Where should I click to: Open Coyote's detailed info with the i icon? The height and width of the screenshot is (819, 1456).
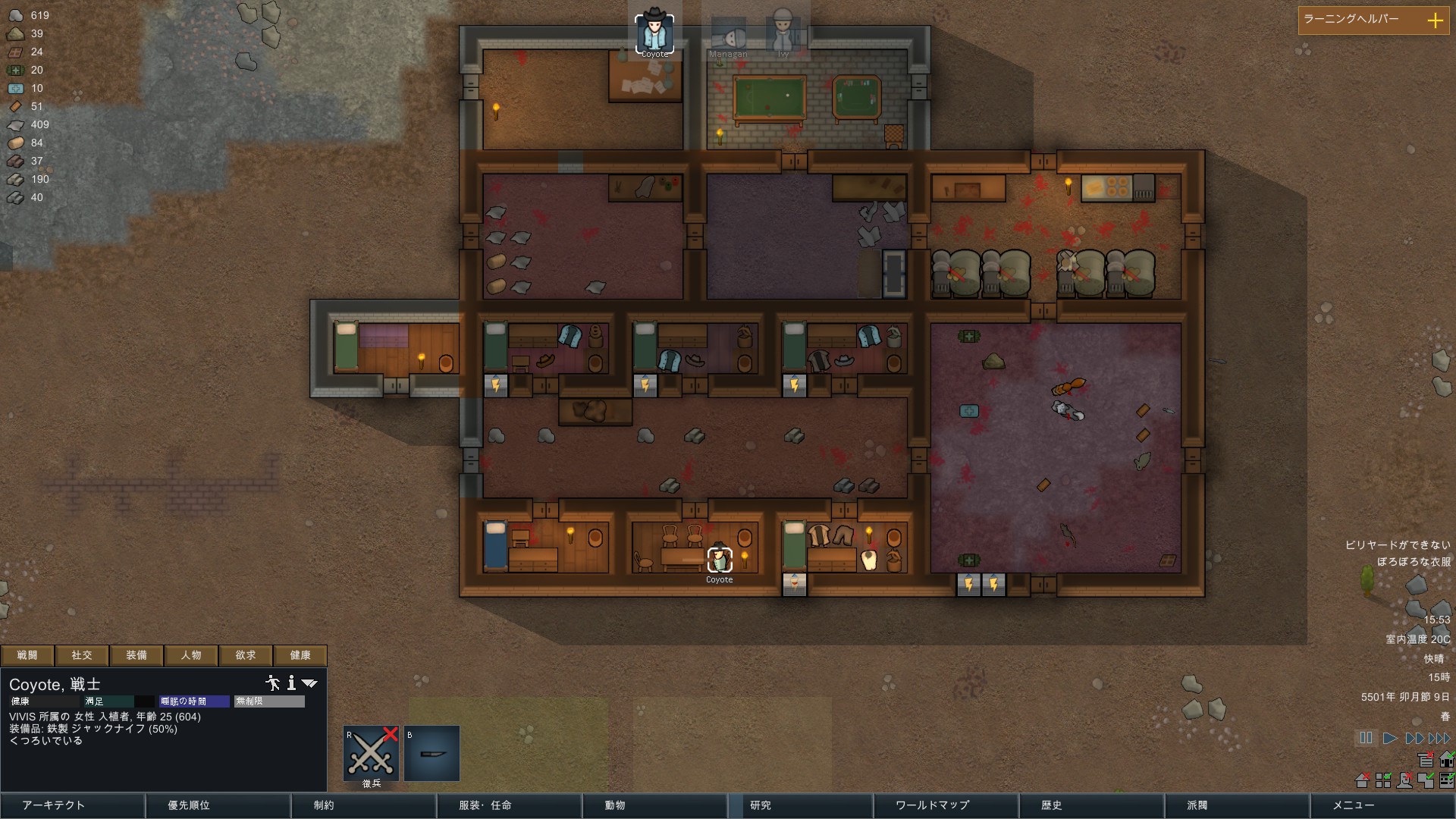292,683
